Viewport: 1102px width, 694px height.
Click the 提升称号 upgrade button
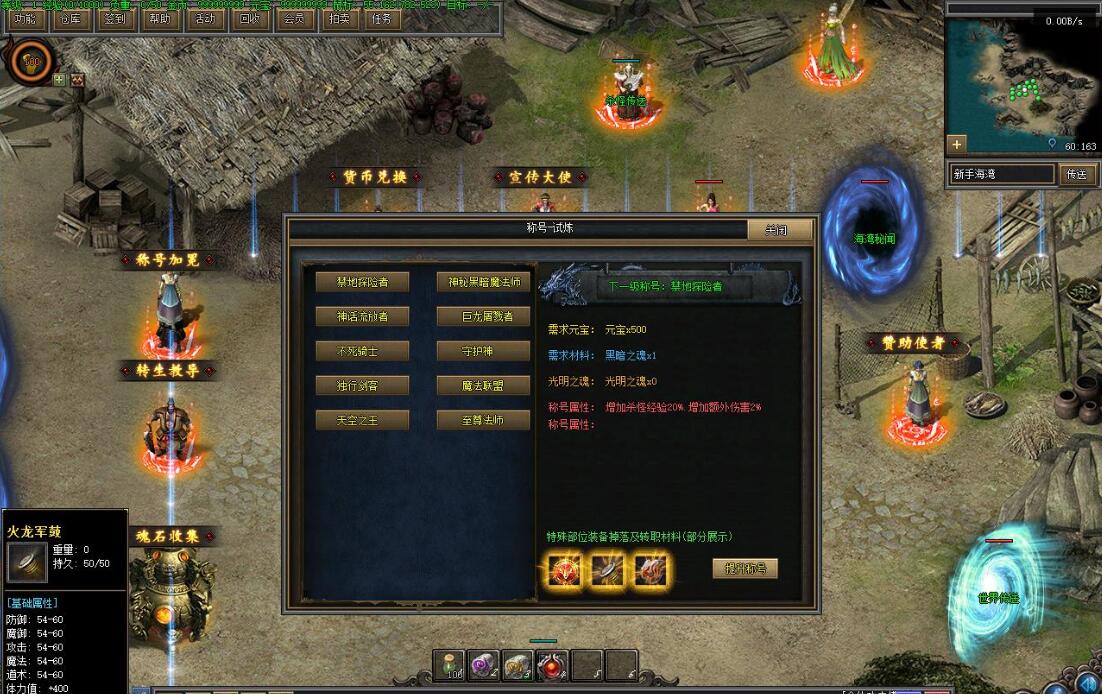745,569
